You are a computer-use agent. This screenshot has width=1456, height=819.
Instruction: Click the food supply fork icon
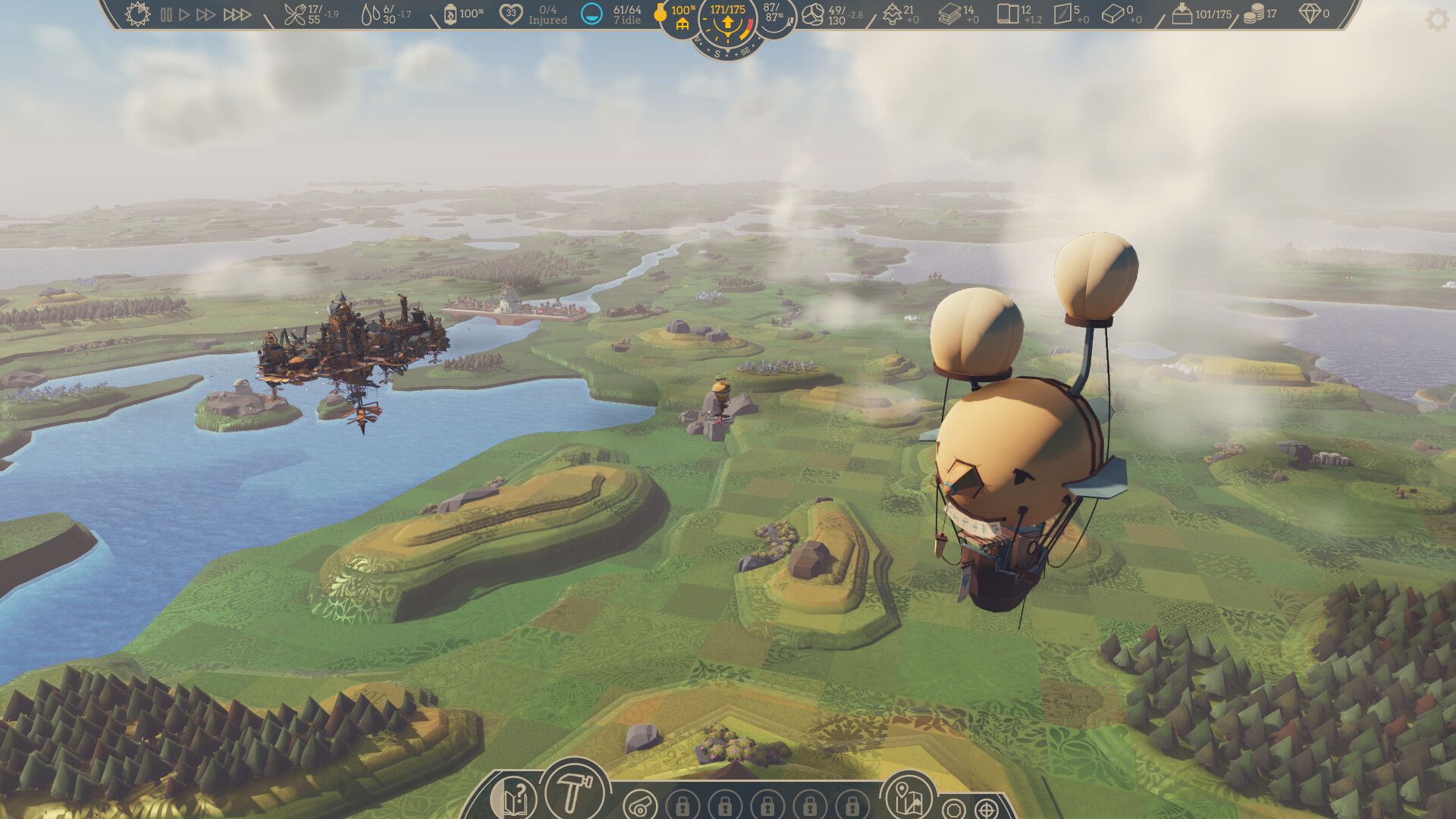[296, 15]
